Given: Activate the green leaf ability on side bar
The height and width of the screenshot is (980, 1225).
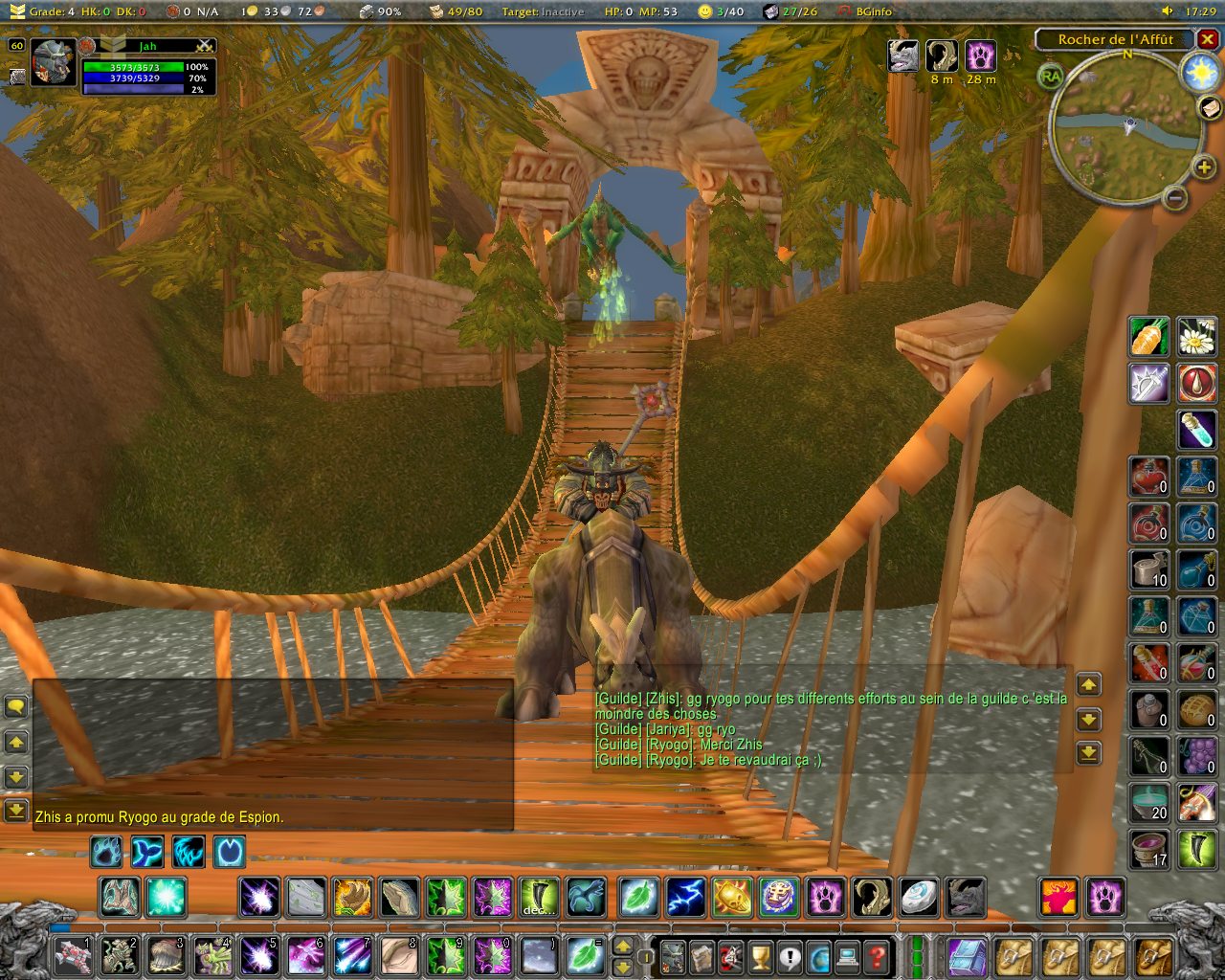Looking at the screenshot, I should pos(638,898).
